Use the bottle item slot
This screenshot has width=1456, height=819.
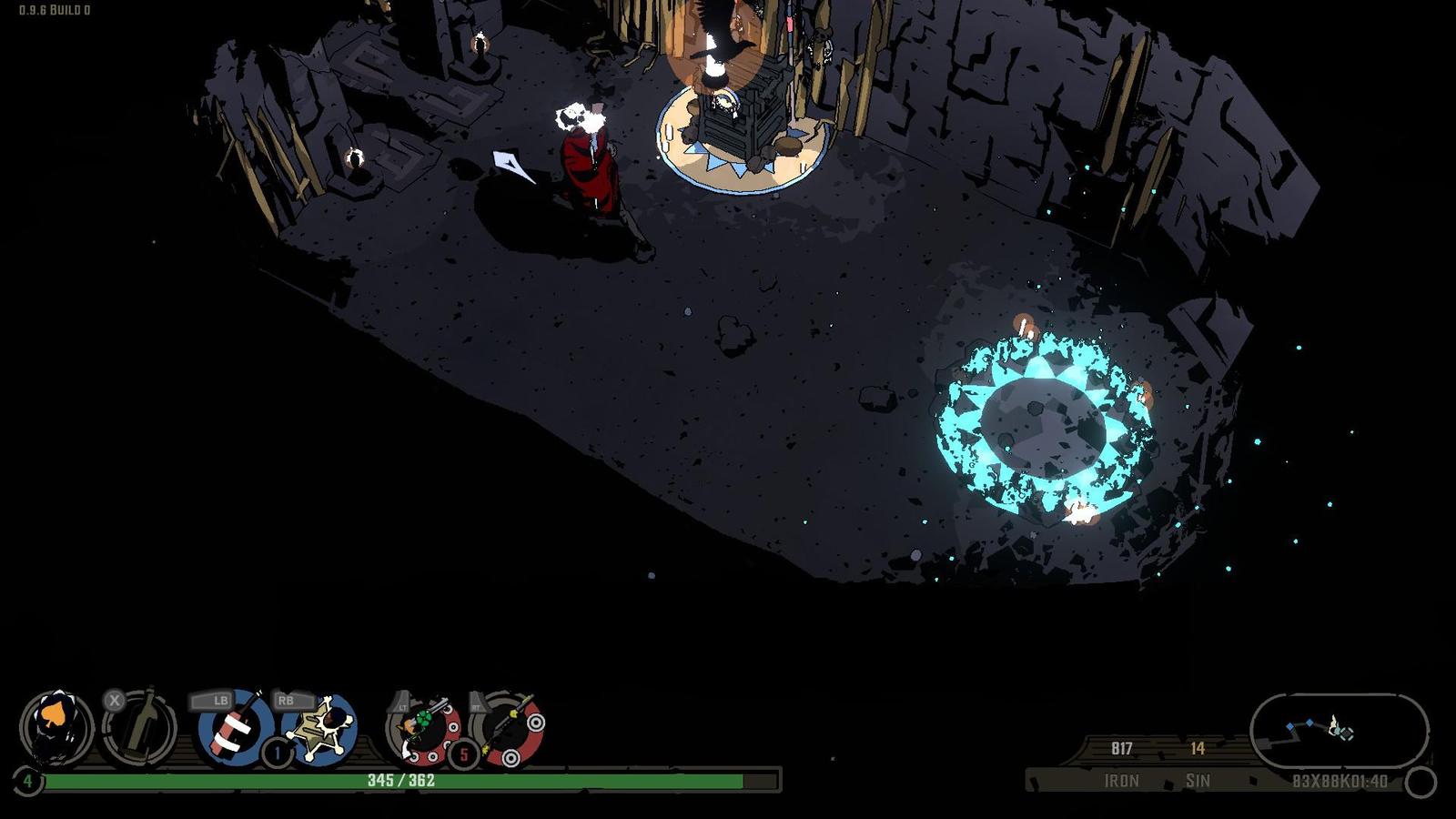(x=139, y=726)
